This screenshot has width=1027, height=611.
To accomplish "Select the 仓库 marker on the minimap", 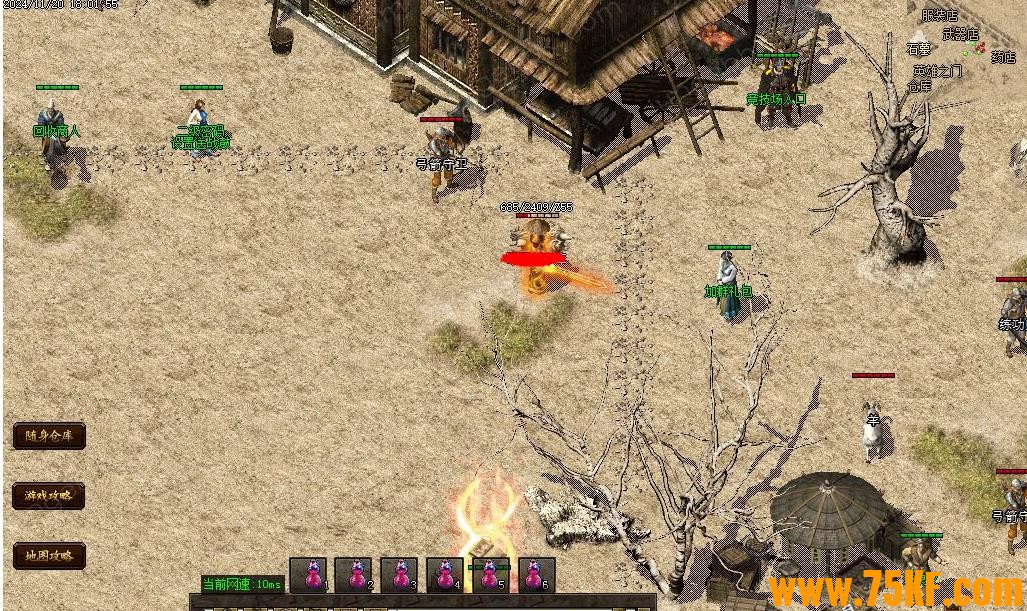I will (x=919, y=86).
